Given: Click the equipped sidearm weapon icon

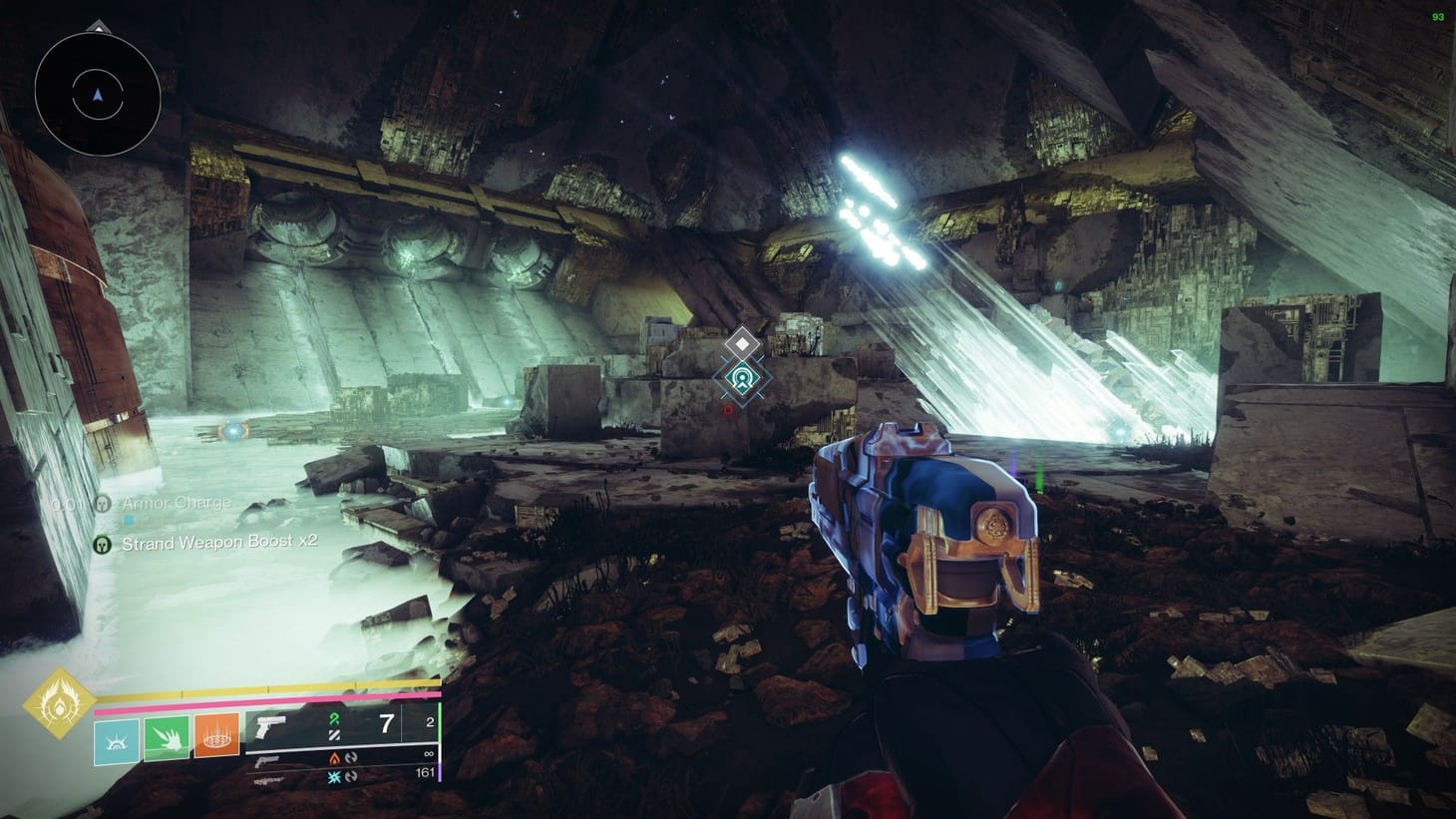Looking at the screenshot, I should pyautogui.click(x=271, y=726).
